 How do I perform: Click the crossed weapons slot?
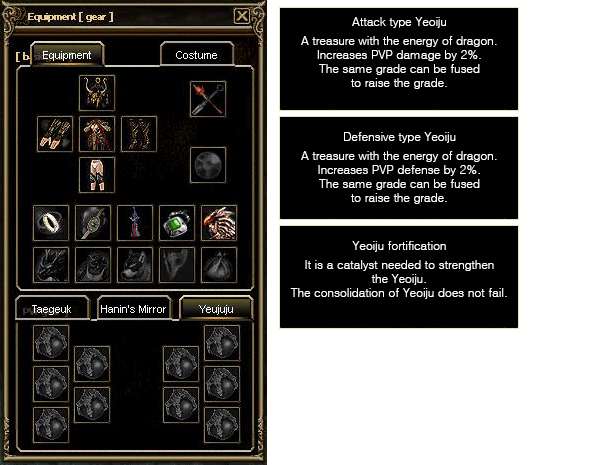click(x=208, y=99)
